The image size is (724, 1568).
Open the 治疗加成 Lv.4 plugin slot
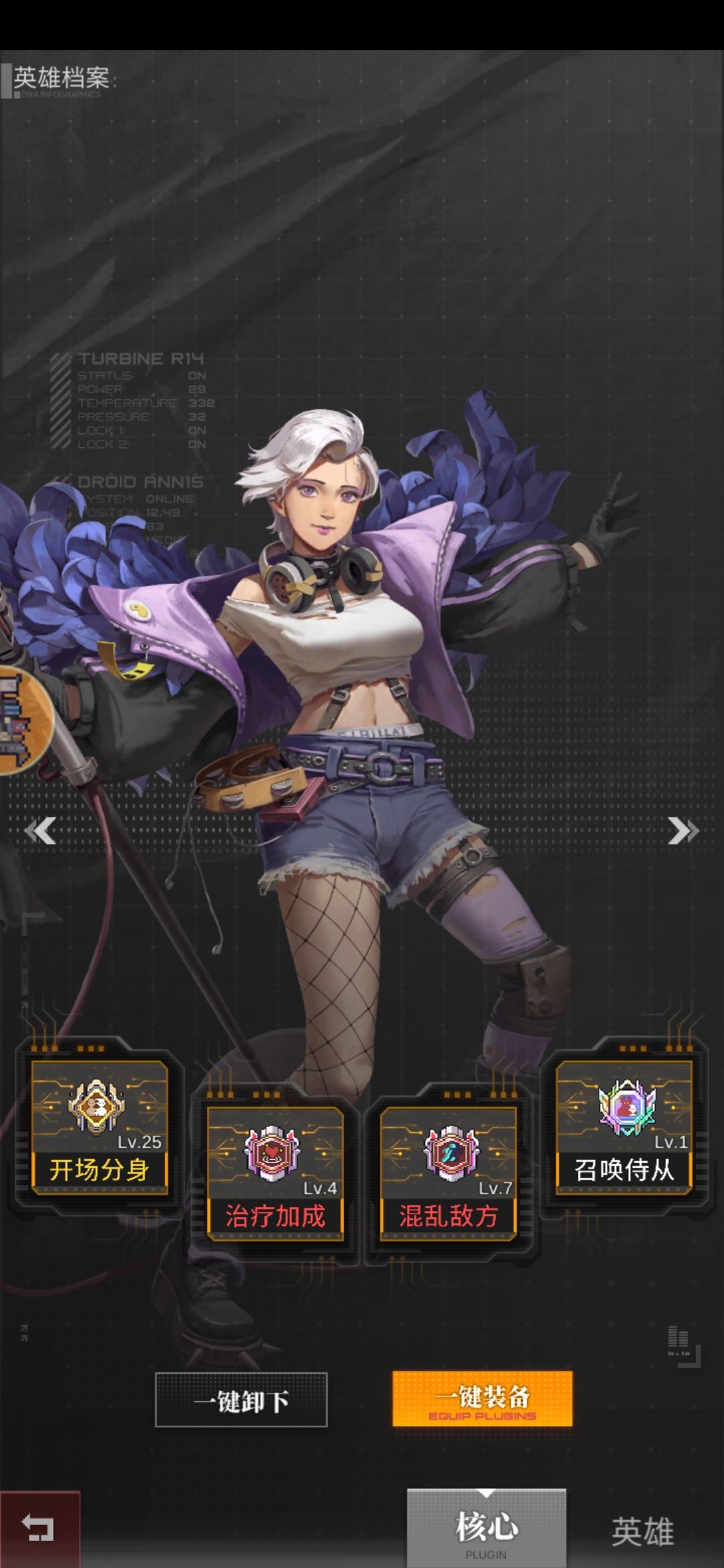(x=275, y=1173)
